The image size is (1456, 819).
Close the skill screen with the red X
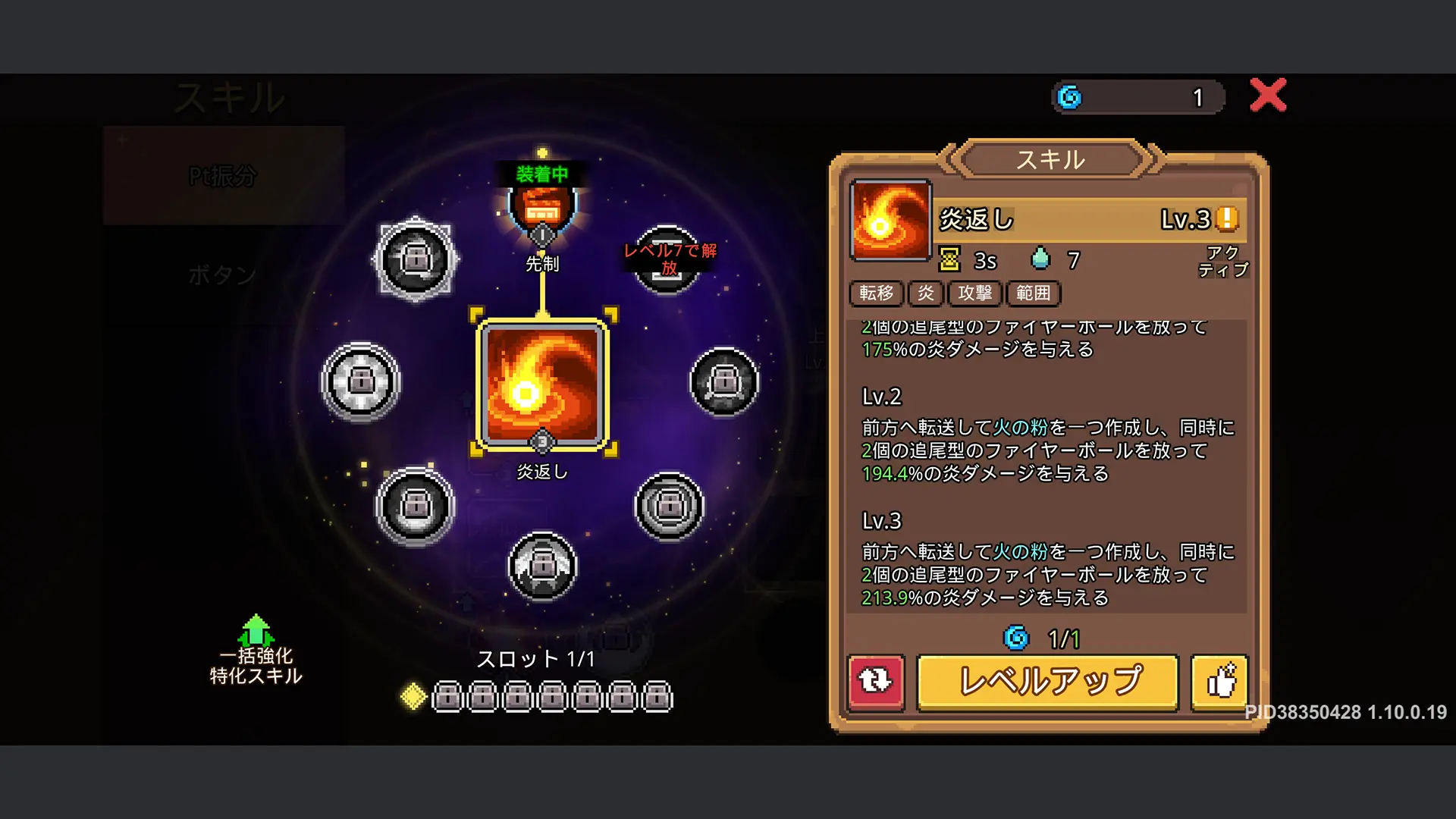1267,96
